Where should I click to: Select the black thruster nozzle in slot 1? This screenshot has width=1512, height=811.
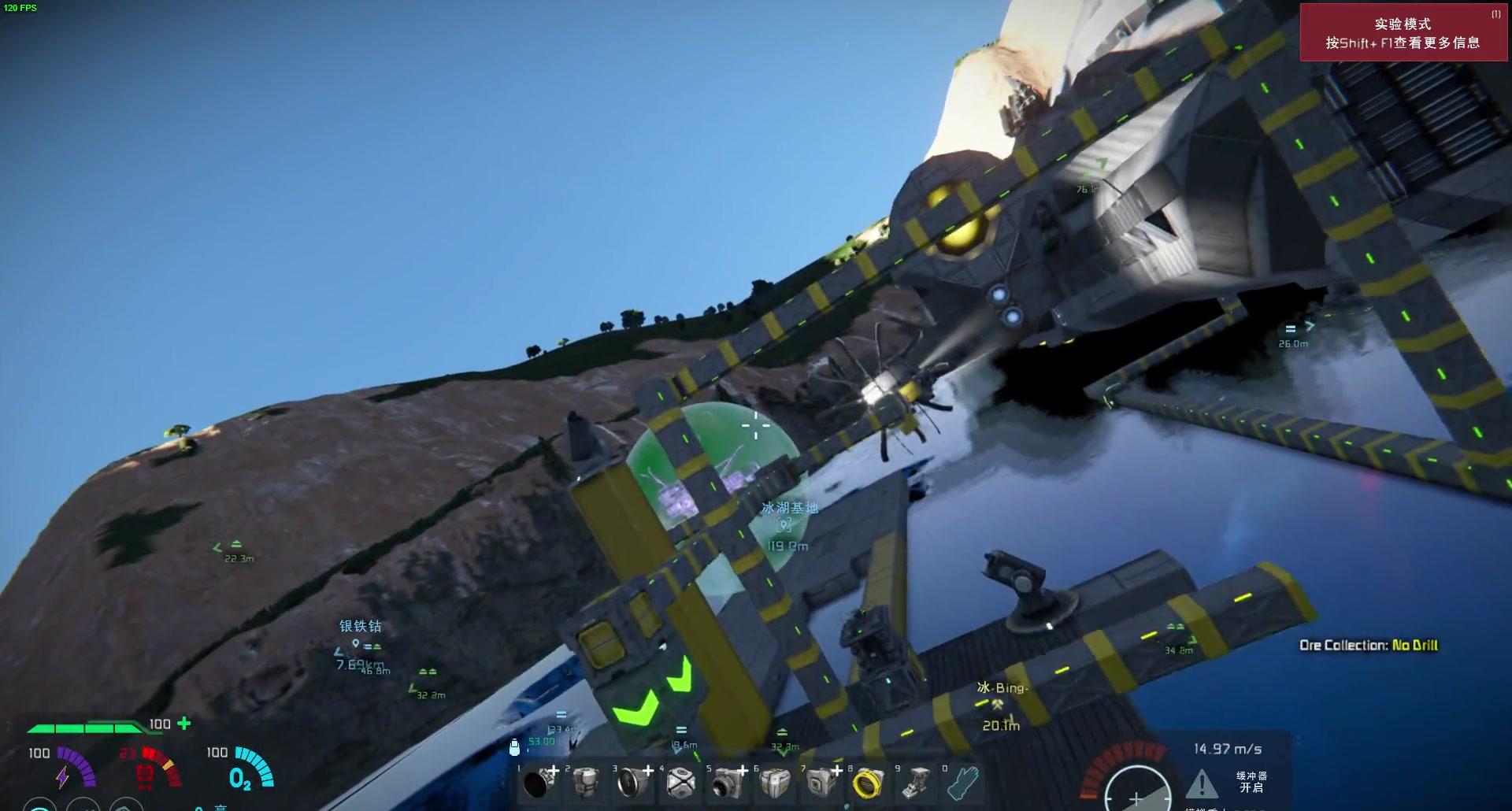point(538,783)
